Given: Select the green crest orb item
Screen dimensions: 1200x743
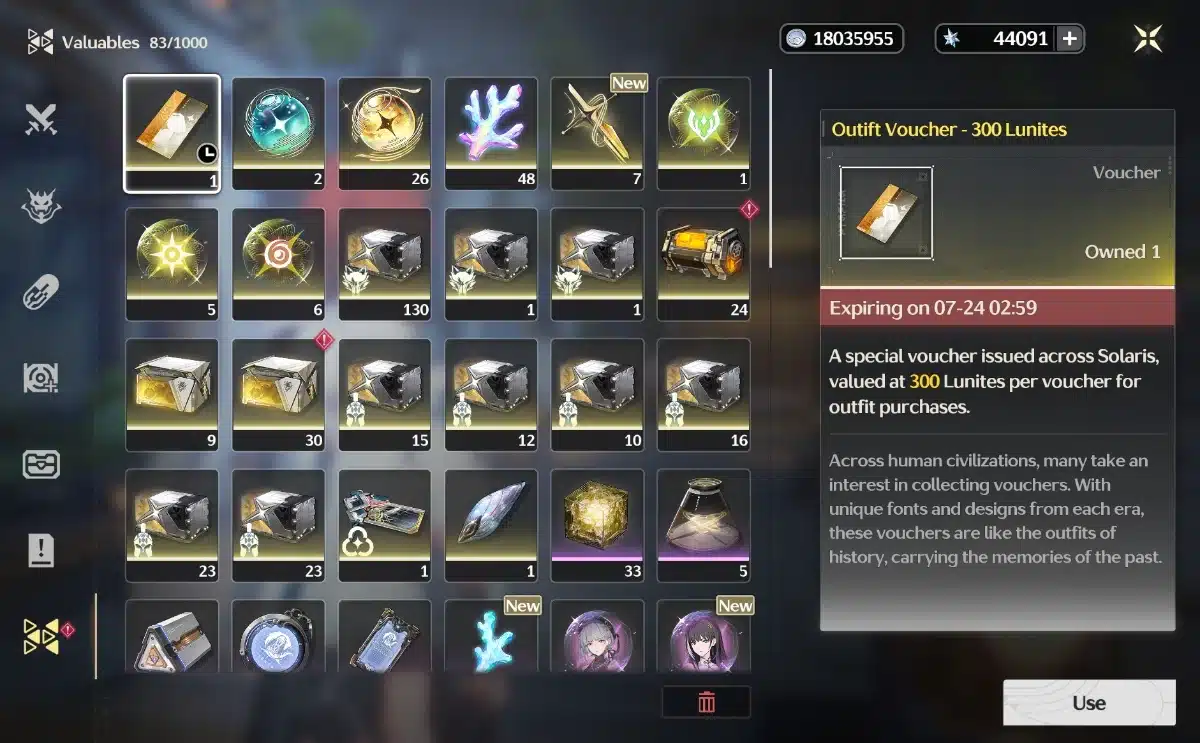Looking at the screenshot, I should click(x=703, y=133).
